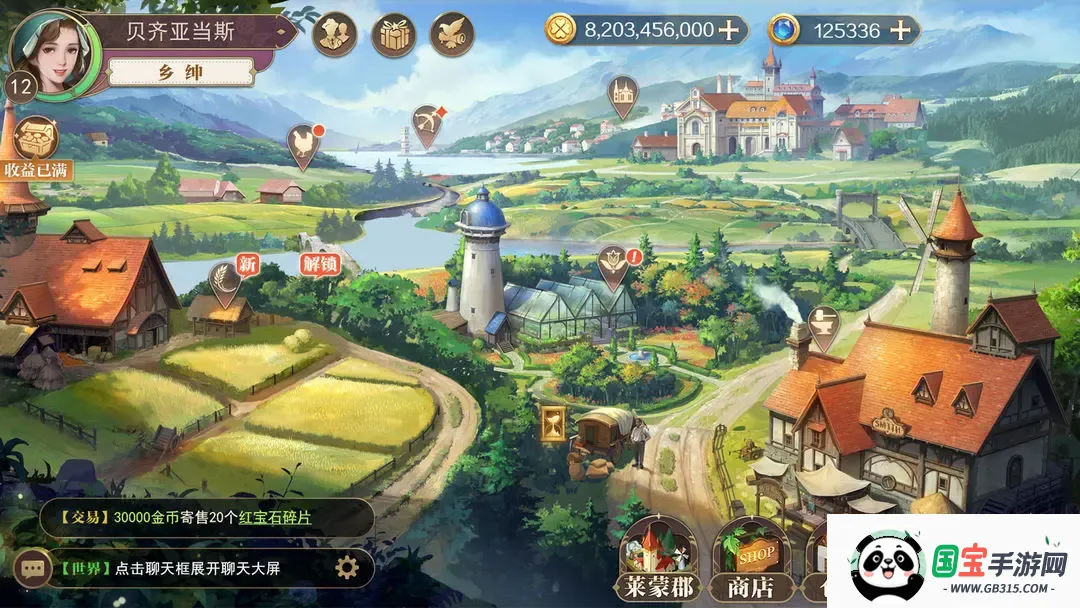
Task: Add more gold coins with the plus button
Action: coord(729,30)
